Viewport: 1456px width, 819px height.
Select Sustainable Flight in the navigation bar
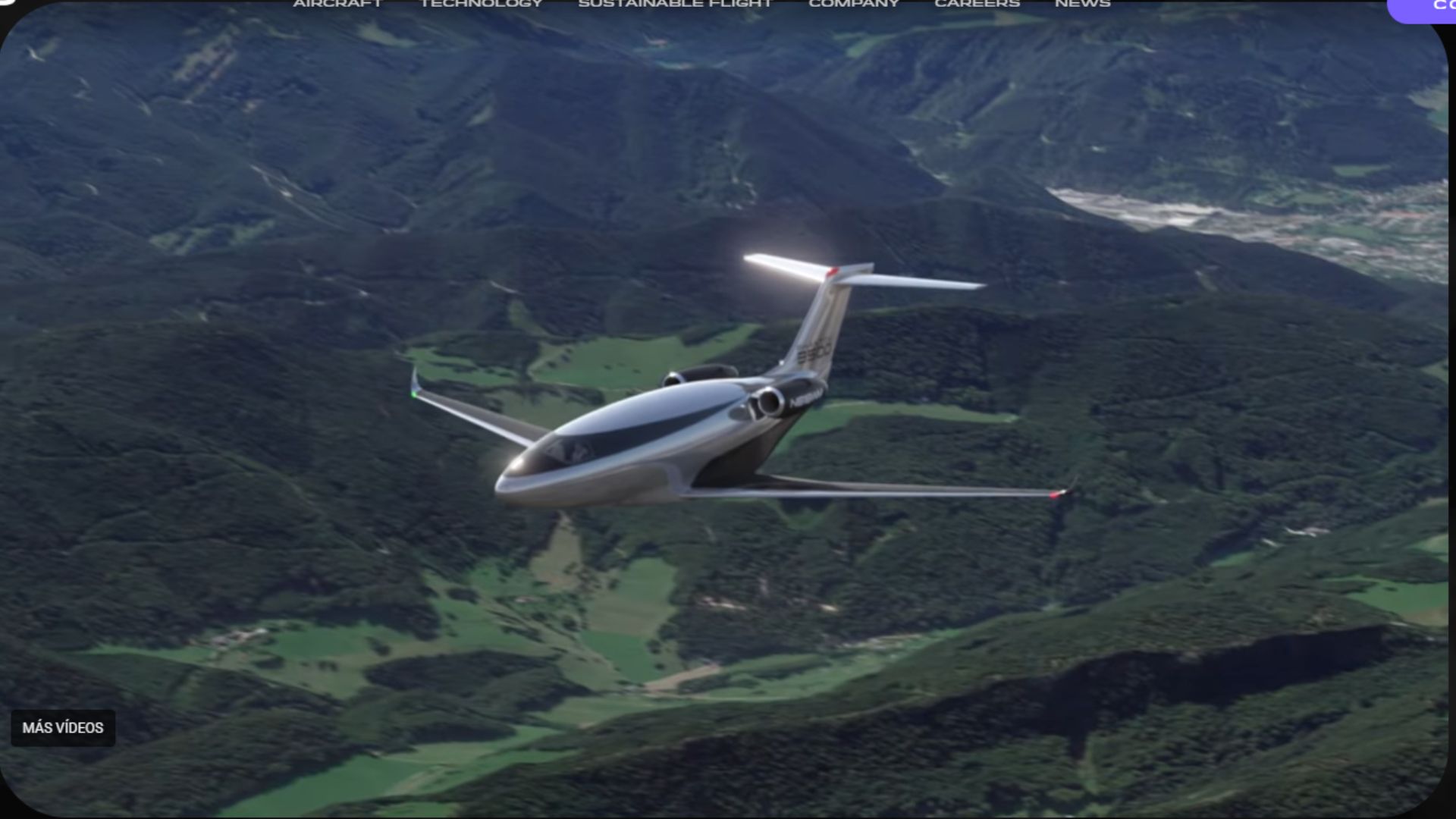coord(675,4)
